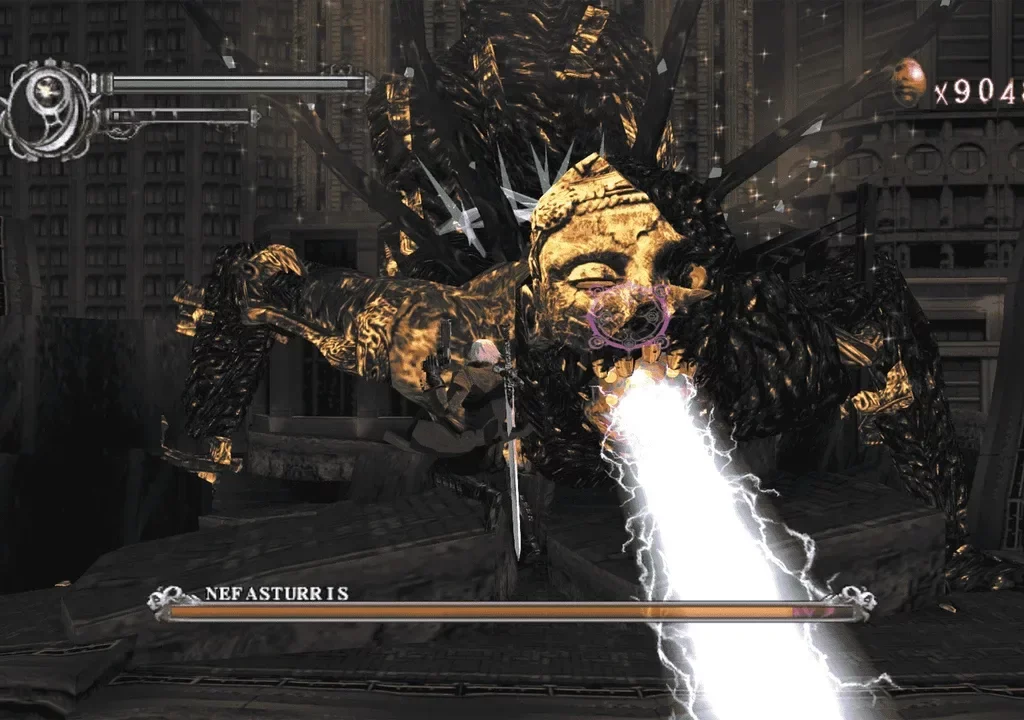Image resolution: width=1024 pixels, height=720 pixels.
Task: Click the red orb icon by the counter
Action: click(x=908, y=82)
